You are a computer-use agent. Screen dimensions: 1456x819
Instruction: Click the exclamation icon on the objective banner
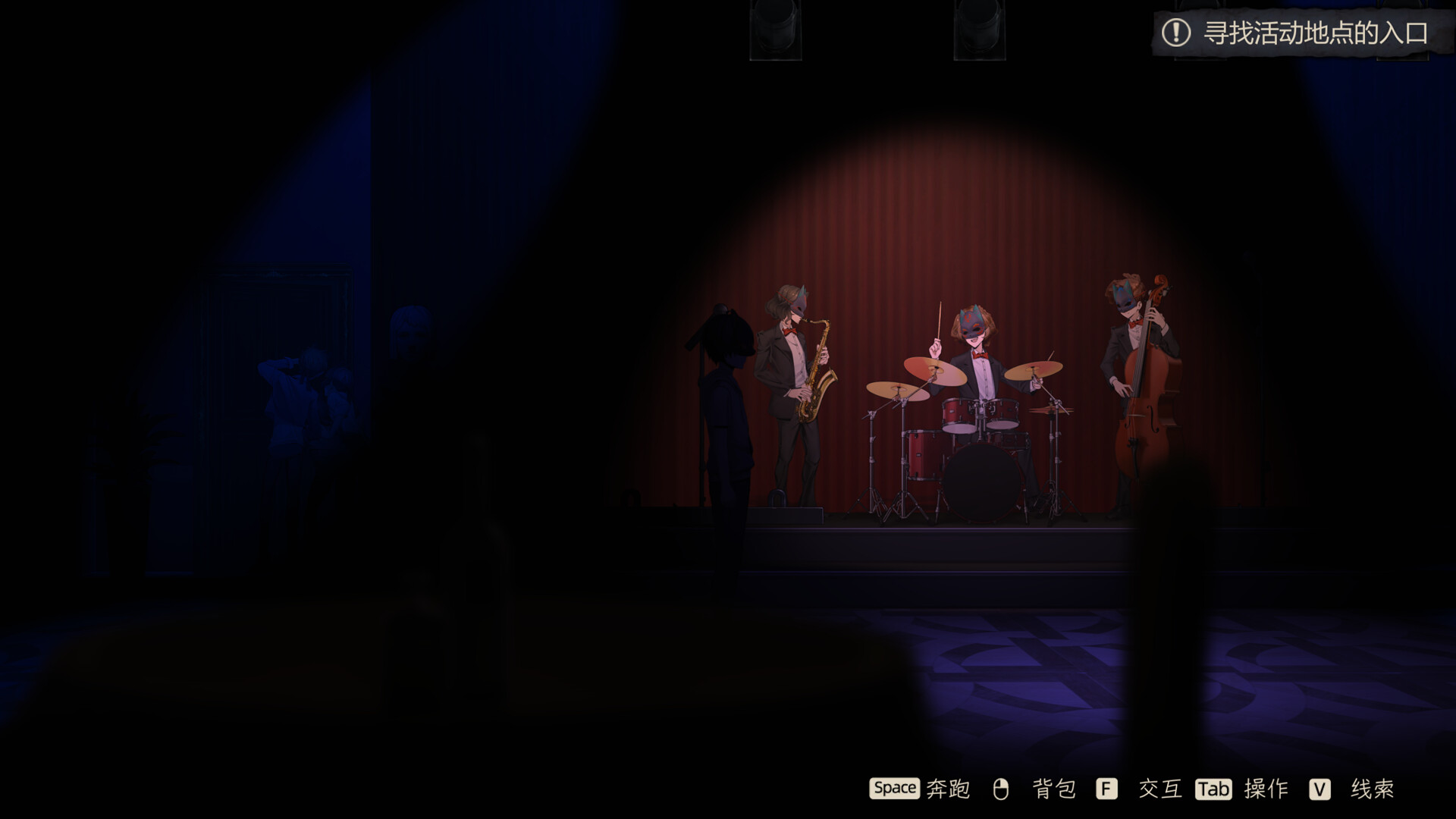[x=1177, y=33]
